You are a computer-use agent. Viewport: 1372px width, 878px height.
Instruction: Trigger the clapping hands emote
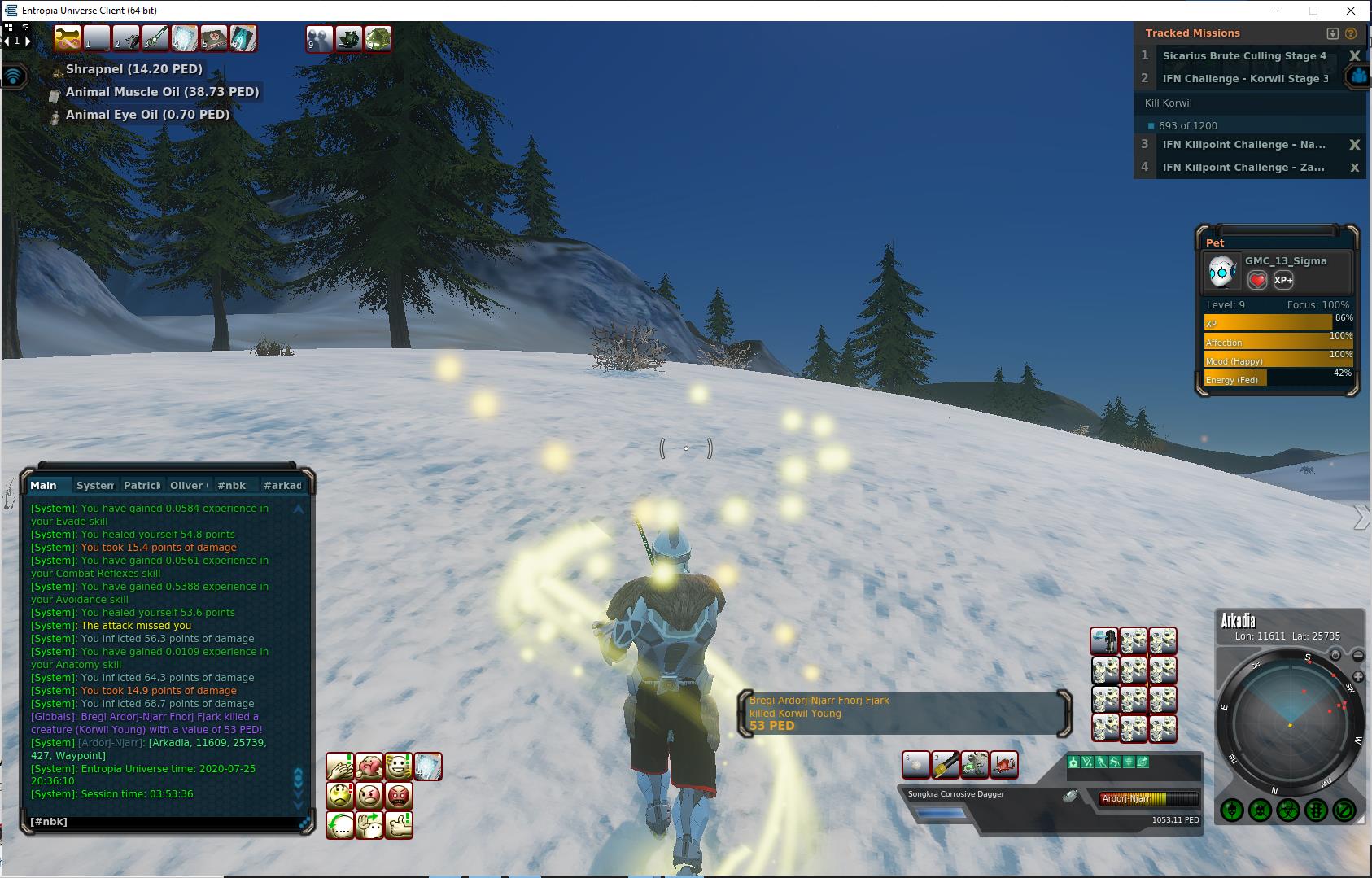click(339, 767)
